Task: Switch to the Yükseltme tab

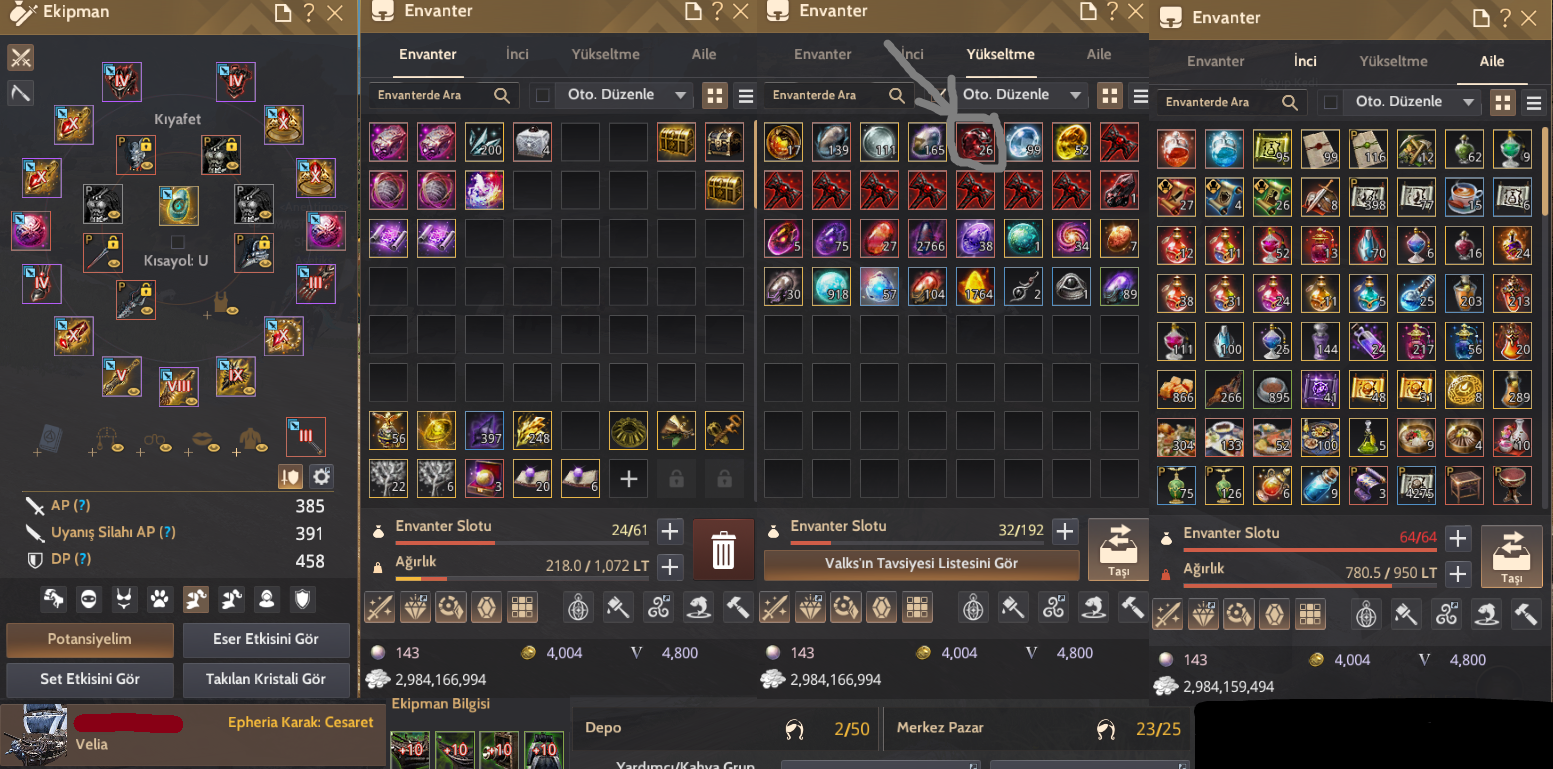Action: (1000, 55)
